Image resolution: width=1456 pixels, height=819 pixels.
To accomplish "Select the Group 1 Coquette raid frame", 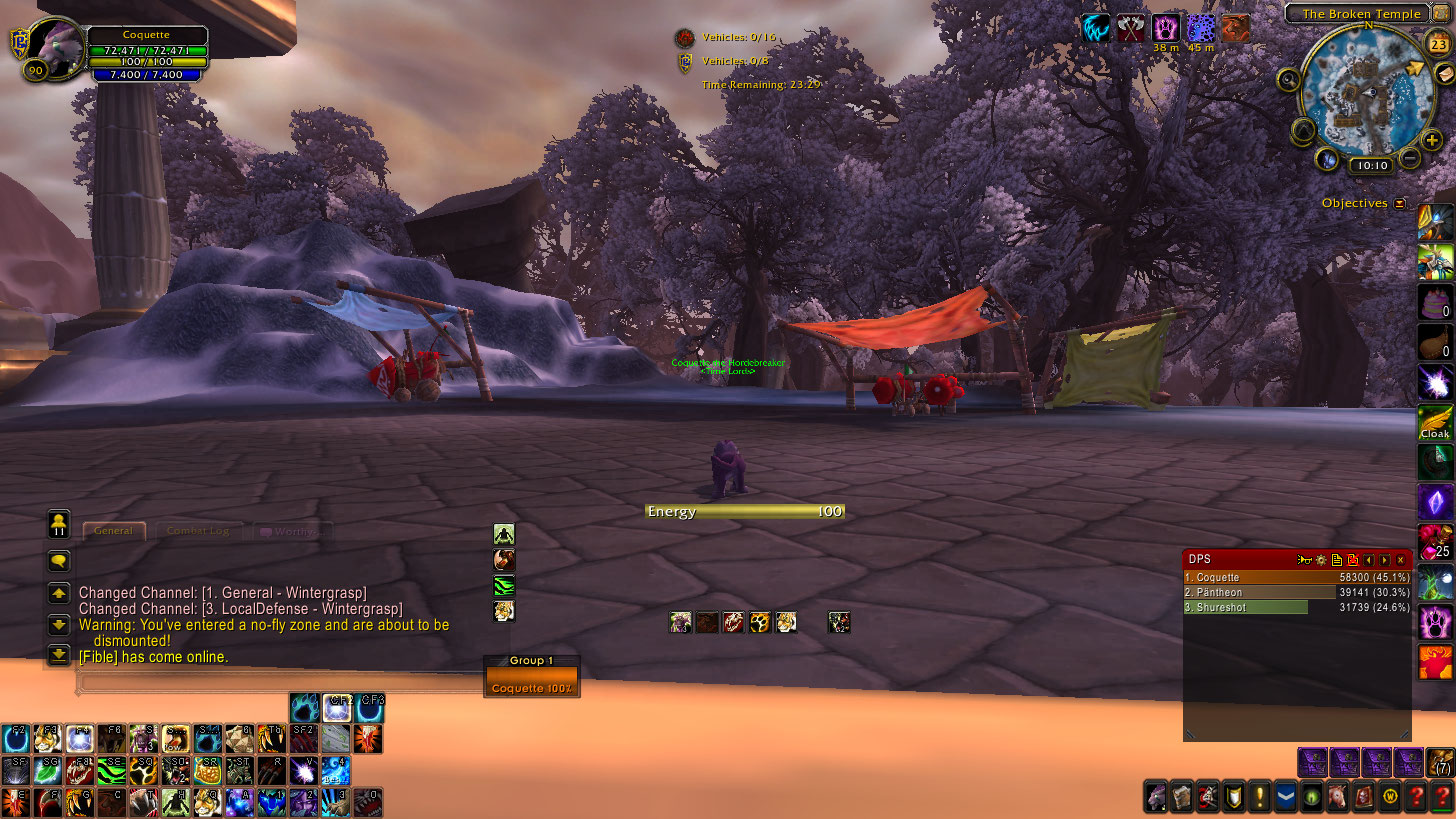I will (531, 681).
